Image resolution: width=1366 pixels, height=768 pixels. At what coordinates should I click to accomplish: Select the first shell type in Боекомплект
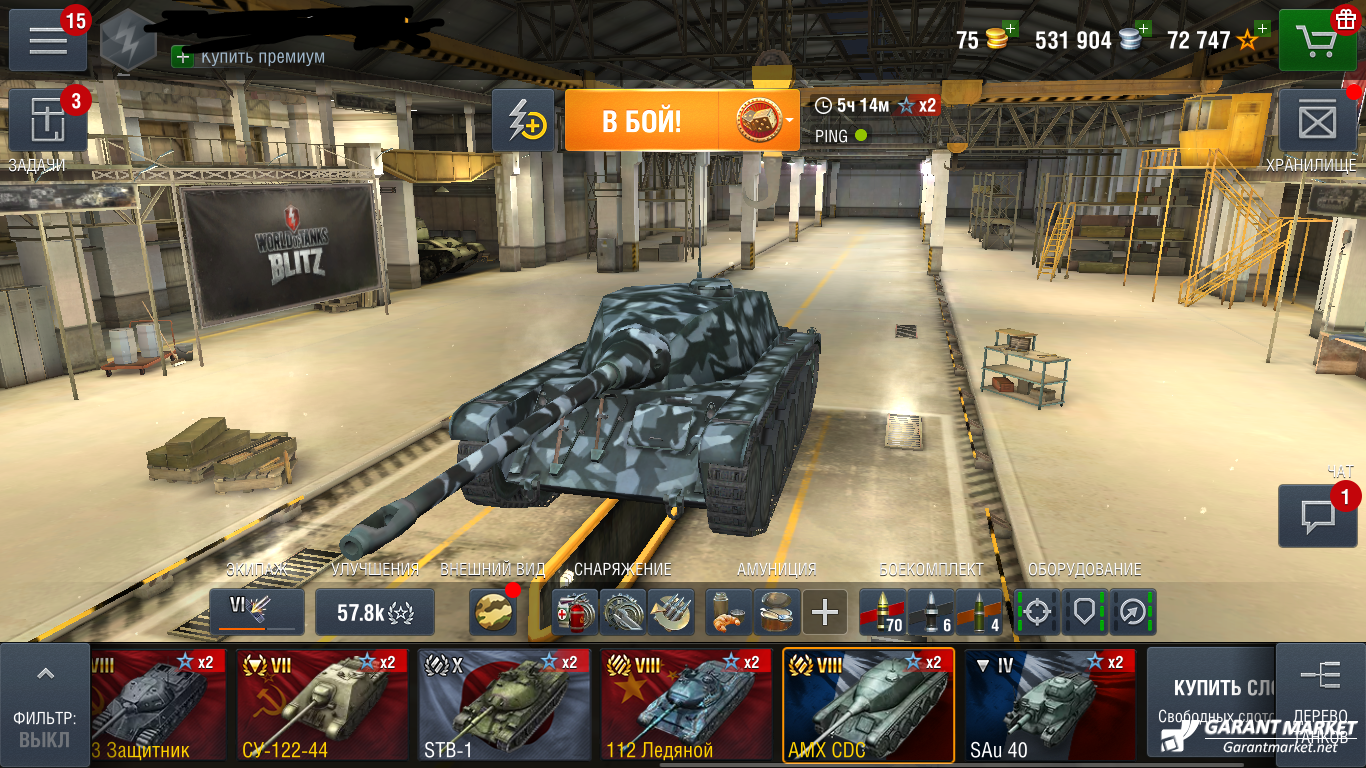881,612
